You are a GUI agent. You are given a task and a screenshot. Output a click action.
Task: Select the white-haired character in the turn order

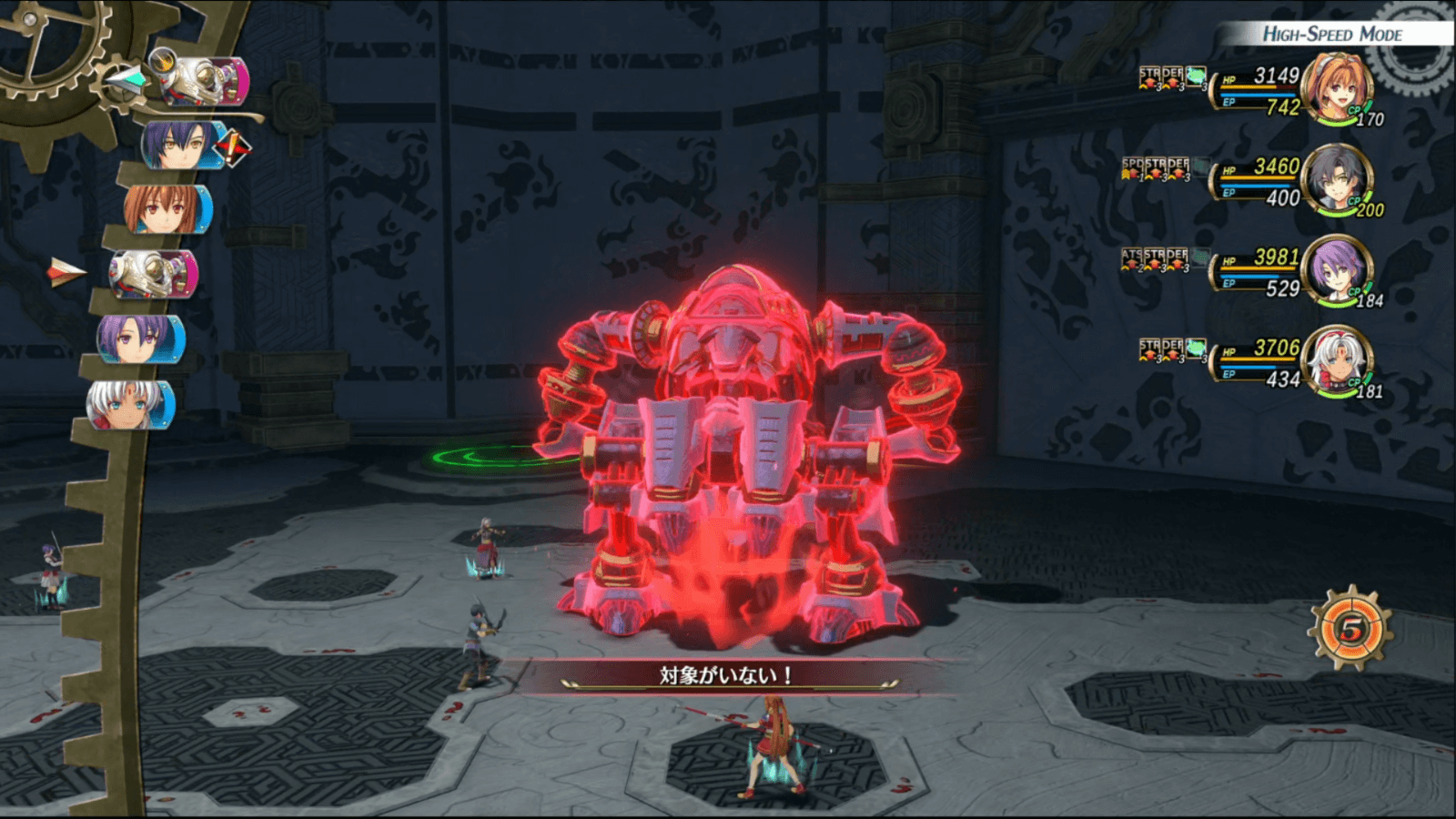click(x=129, y=404)
